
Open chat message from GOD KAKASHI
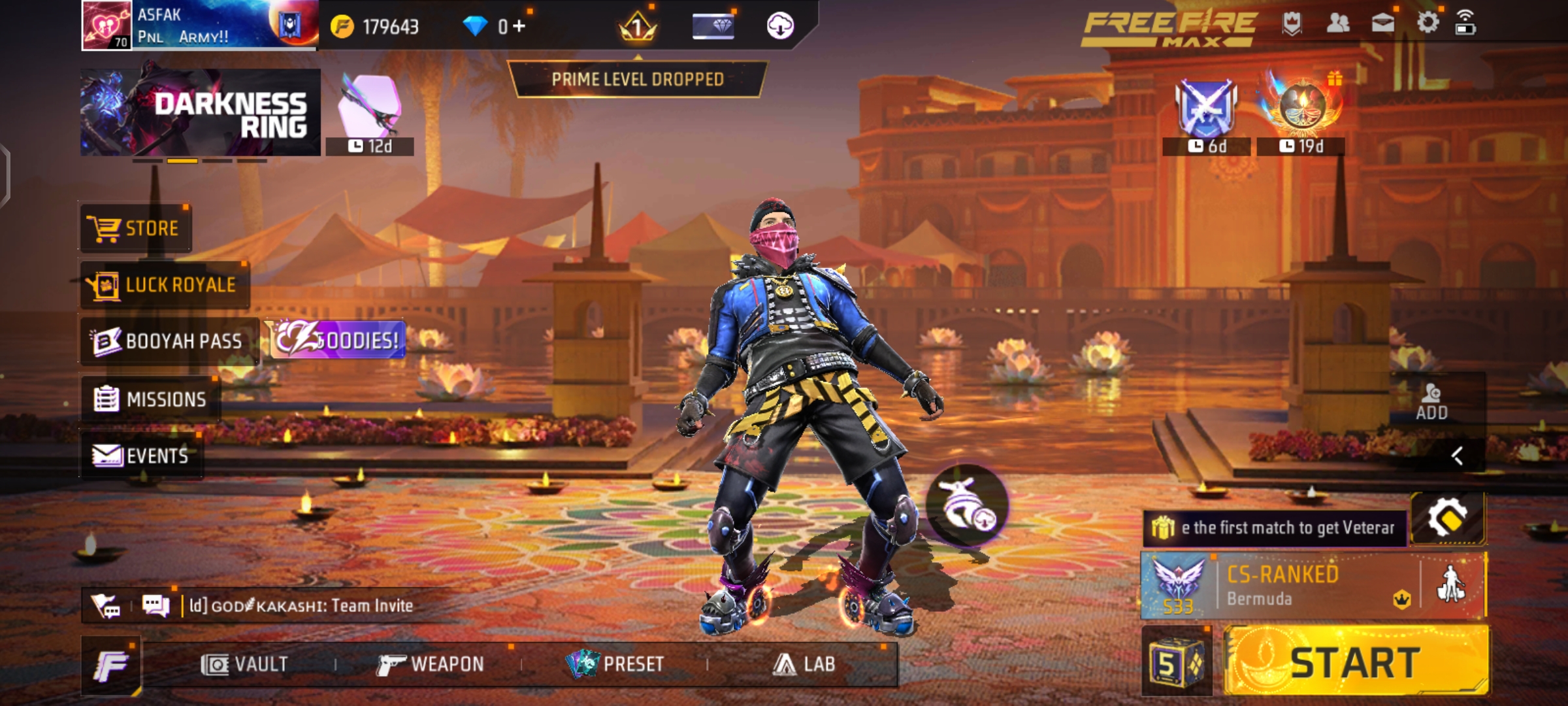coord(301,606)
